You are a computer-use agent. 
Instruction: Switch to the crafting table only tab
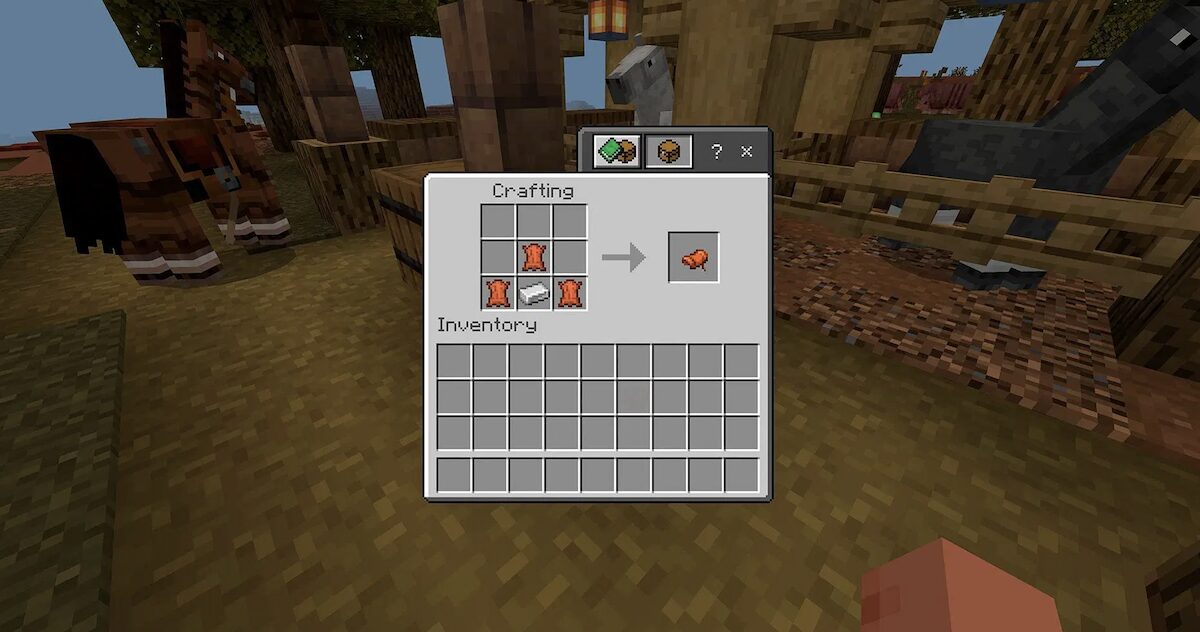pyautogui.click(x=668, y=151)
